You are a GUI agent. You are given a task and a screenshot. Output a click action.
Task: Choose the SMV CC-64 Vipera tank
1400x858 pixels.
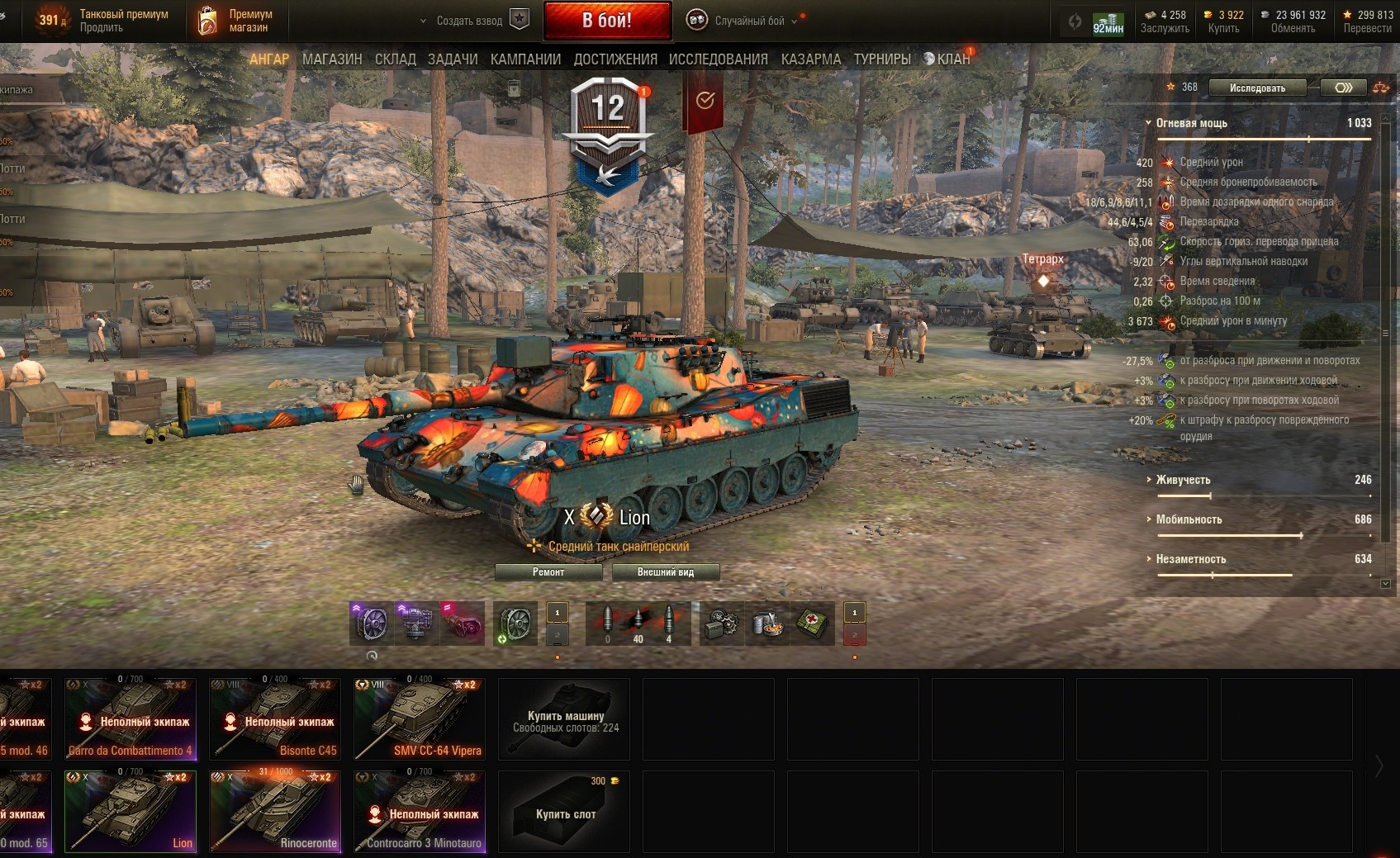420,718
